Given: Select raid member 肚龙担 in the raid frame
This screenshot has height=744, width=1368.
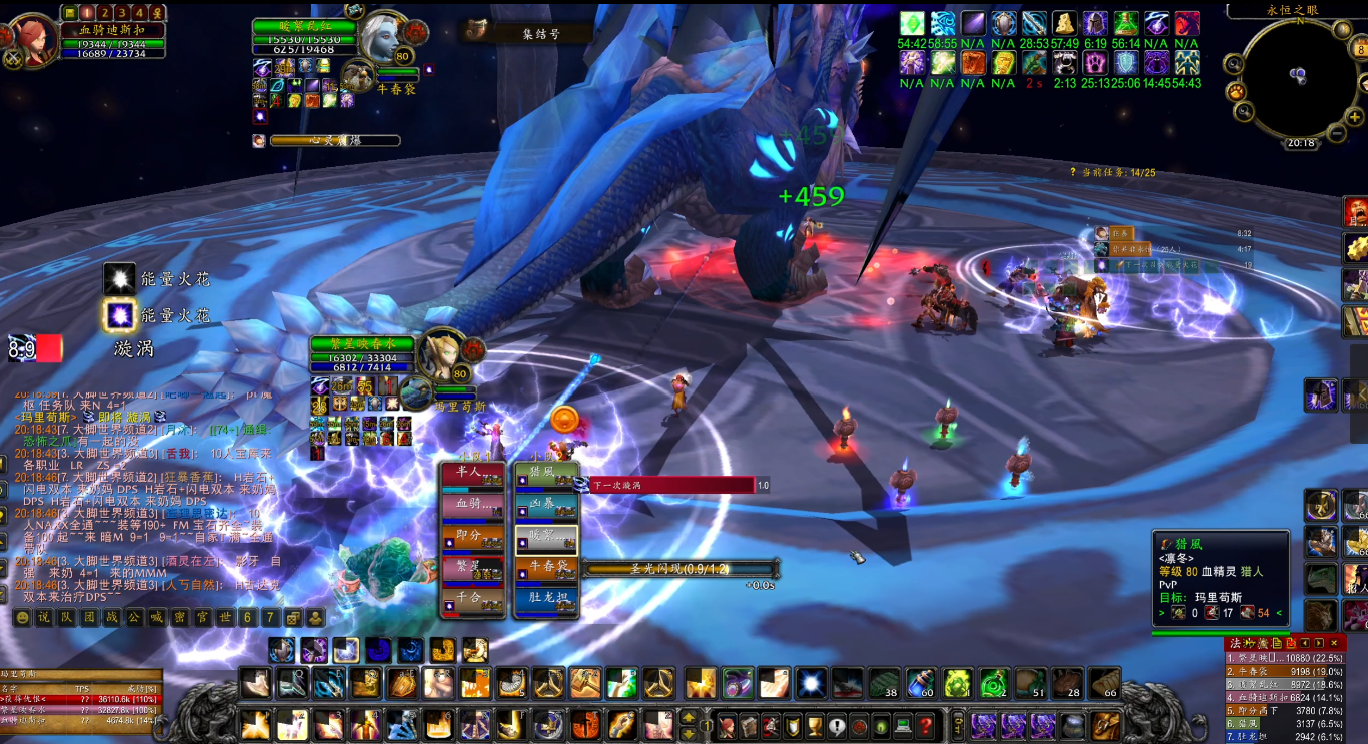Looking at the screenshot, I should 546,600.
